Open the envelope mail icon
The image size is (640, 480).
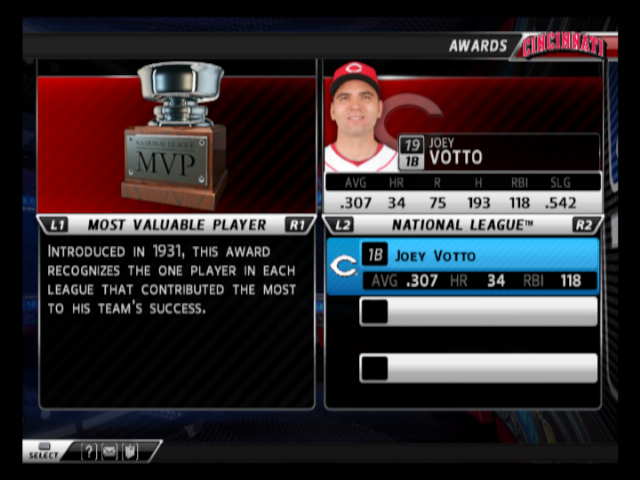click(109, 452)
